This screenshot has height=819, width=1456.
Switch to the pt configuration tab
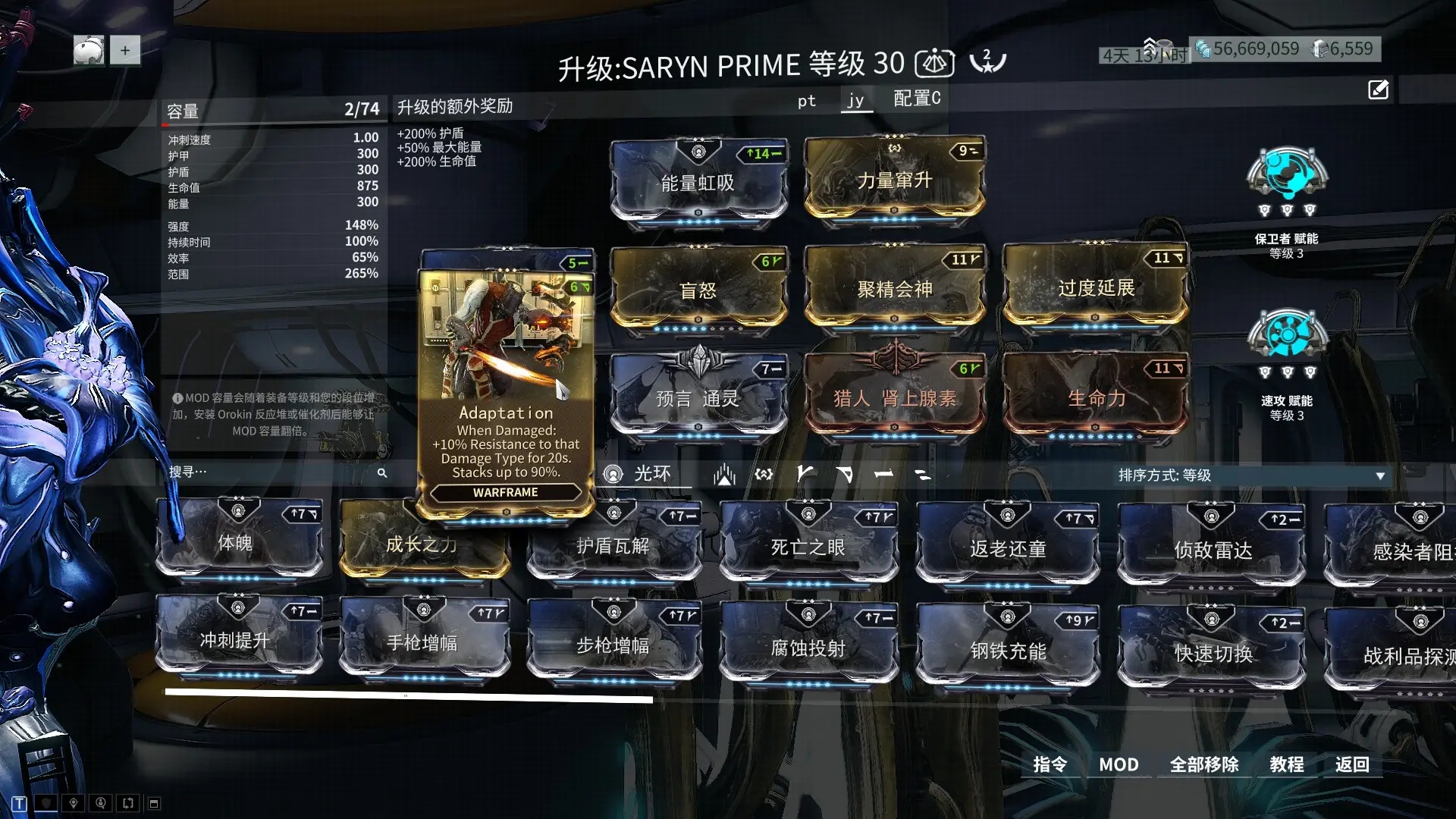806,99
